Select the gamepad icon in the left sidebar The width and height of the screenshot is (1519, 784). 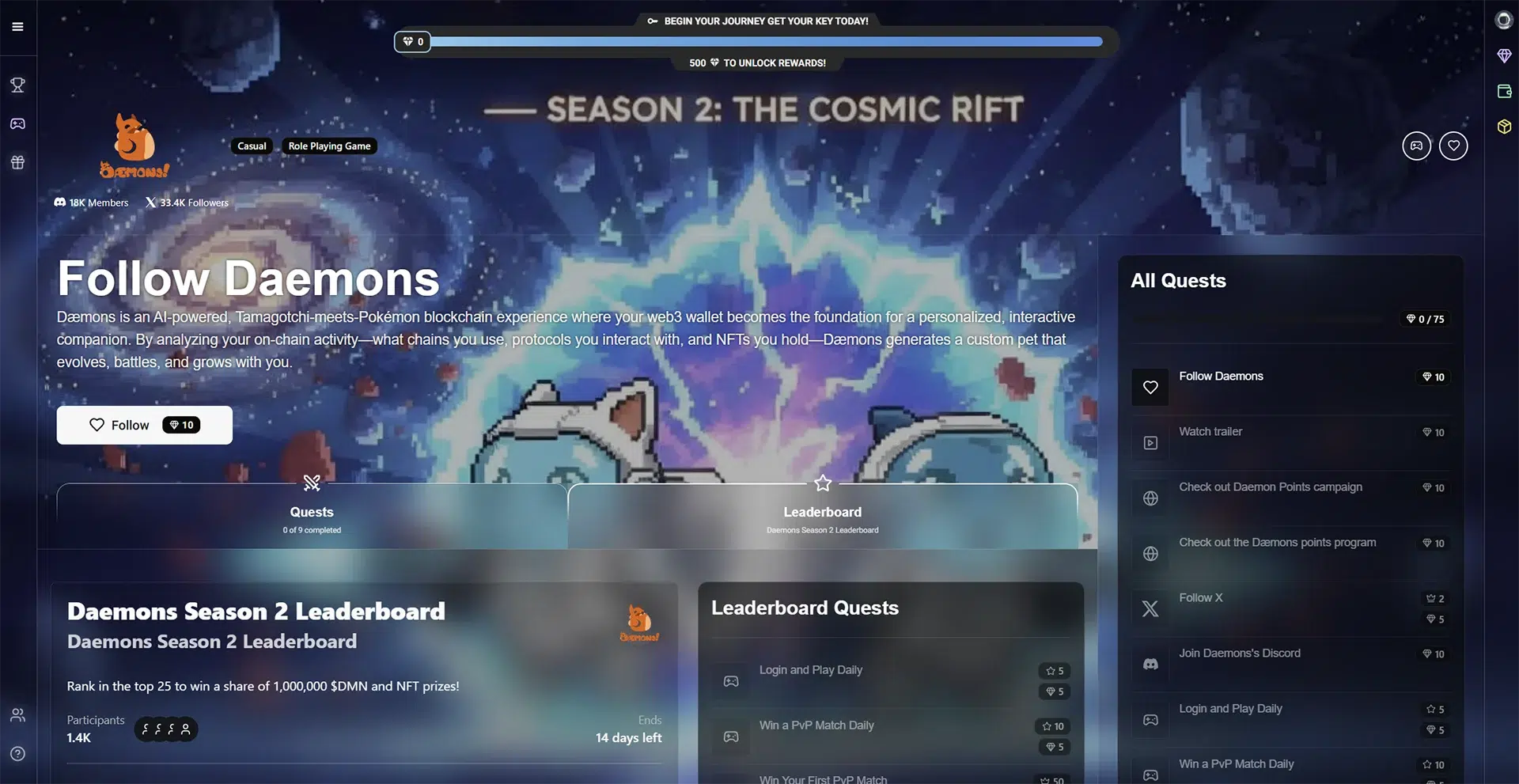[x=17, y=123]
